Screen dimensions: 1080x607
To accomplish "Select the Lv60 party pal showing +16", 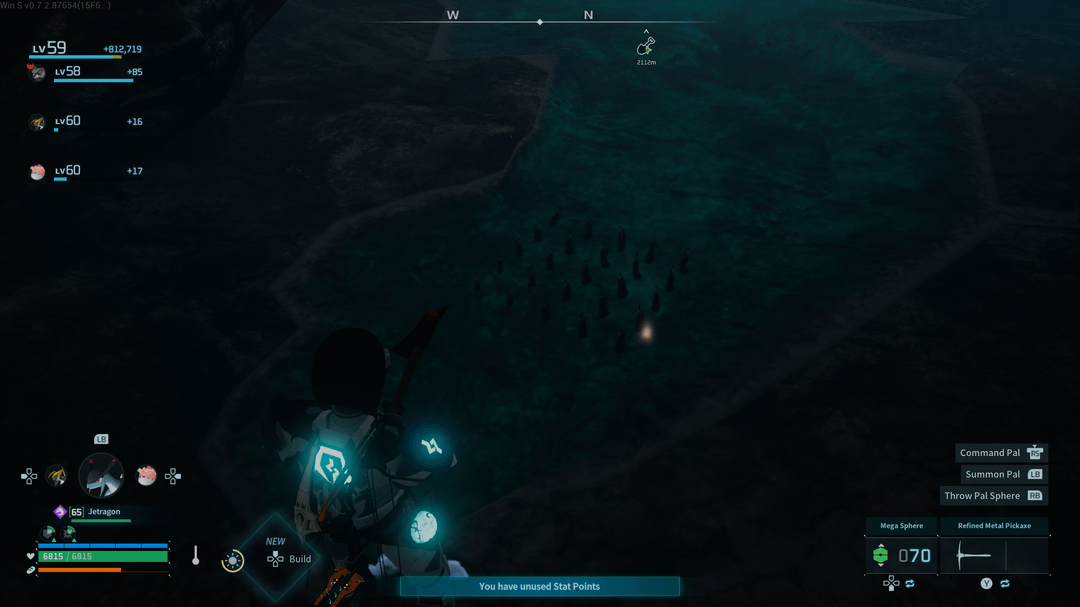I will click(x=38, y=122).
